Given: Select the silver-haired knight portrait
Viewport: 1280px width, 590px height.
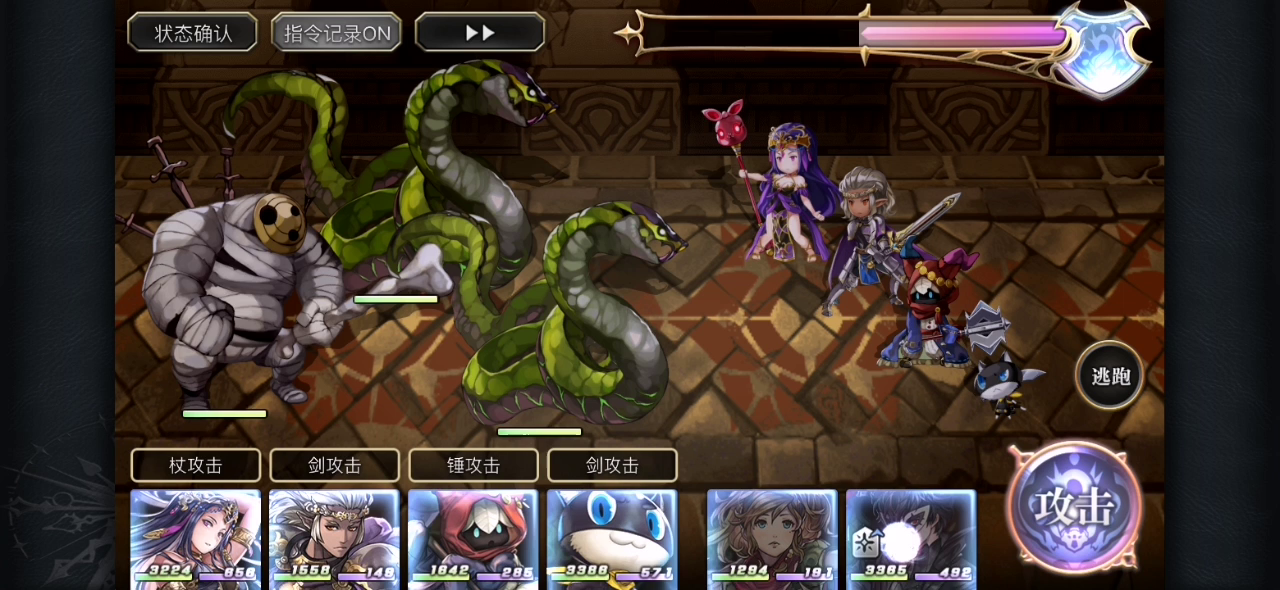Looking at the screenshot, I should point(334,536).
